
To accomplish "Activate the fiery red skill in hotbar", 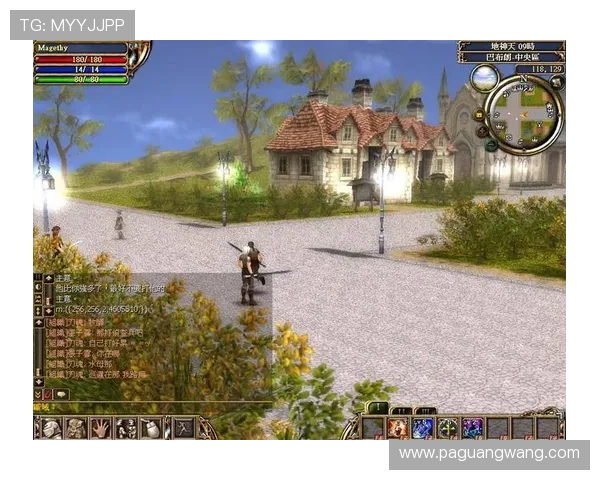I will (x=398, y=428).
